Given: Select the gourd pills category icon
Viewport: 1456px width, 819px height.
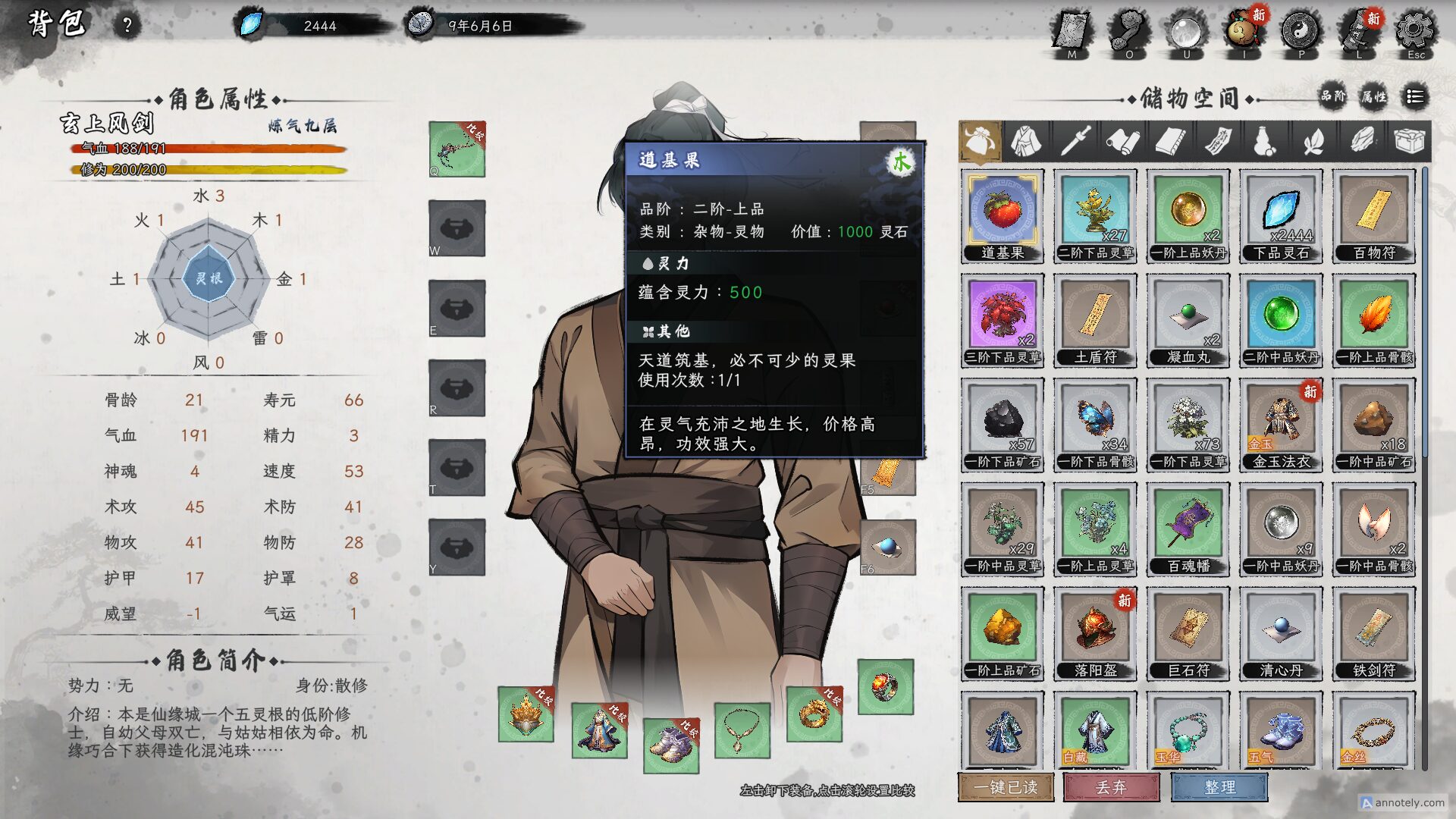Looking at the screenshot, I should 1267,141.
